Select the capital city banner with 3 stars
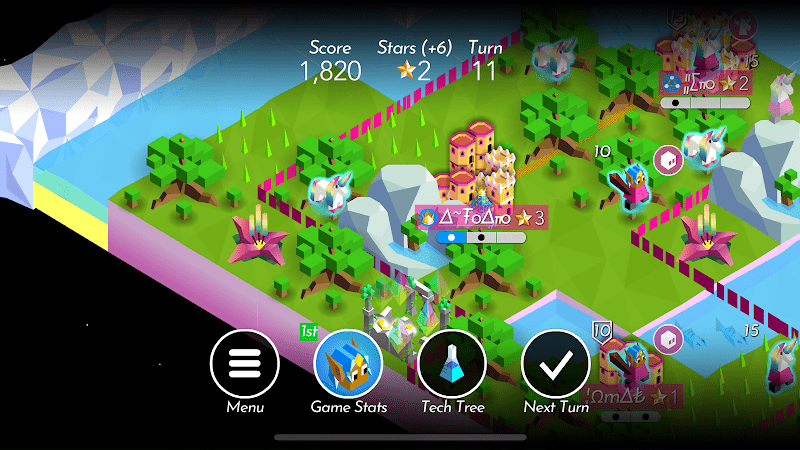The image size is (800, 450). click(x=482, y=217)
